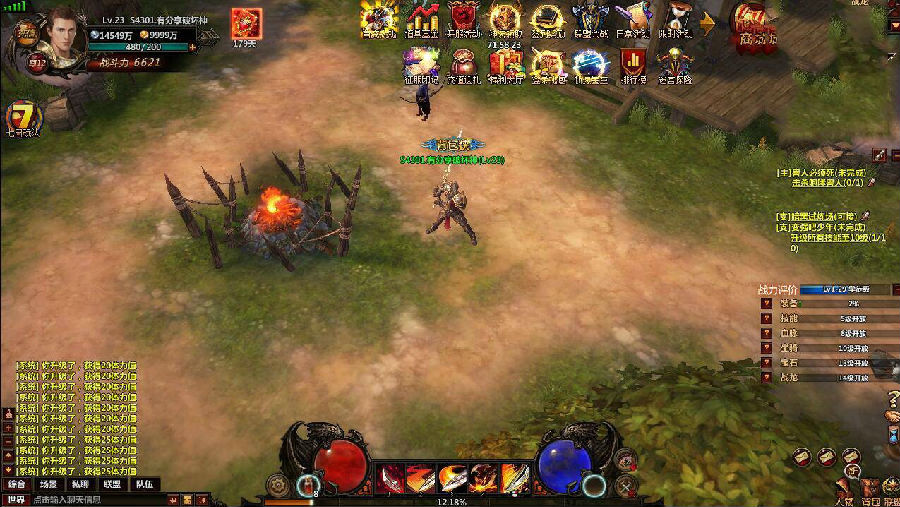This screenshot has height=507, width=900.
Task: Activate the first red slash skill
Action: (x=391, y=477)
